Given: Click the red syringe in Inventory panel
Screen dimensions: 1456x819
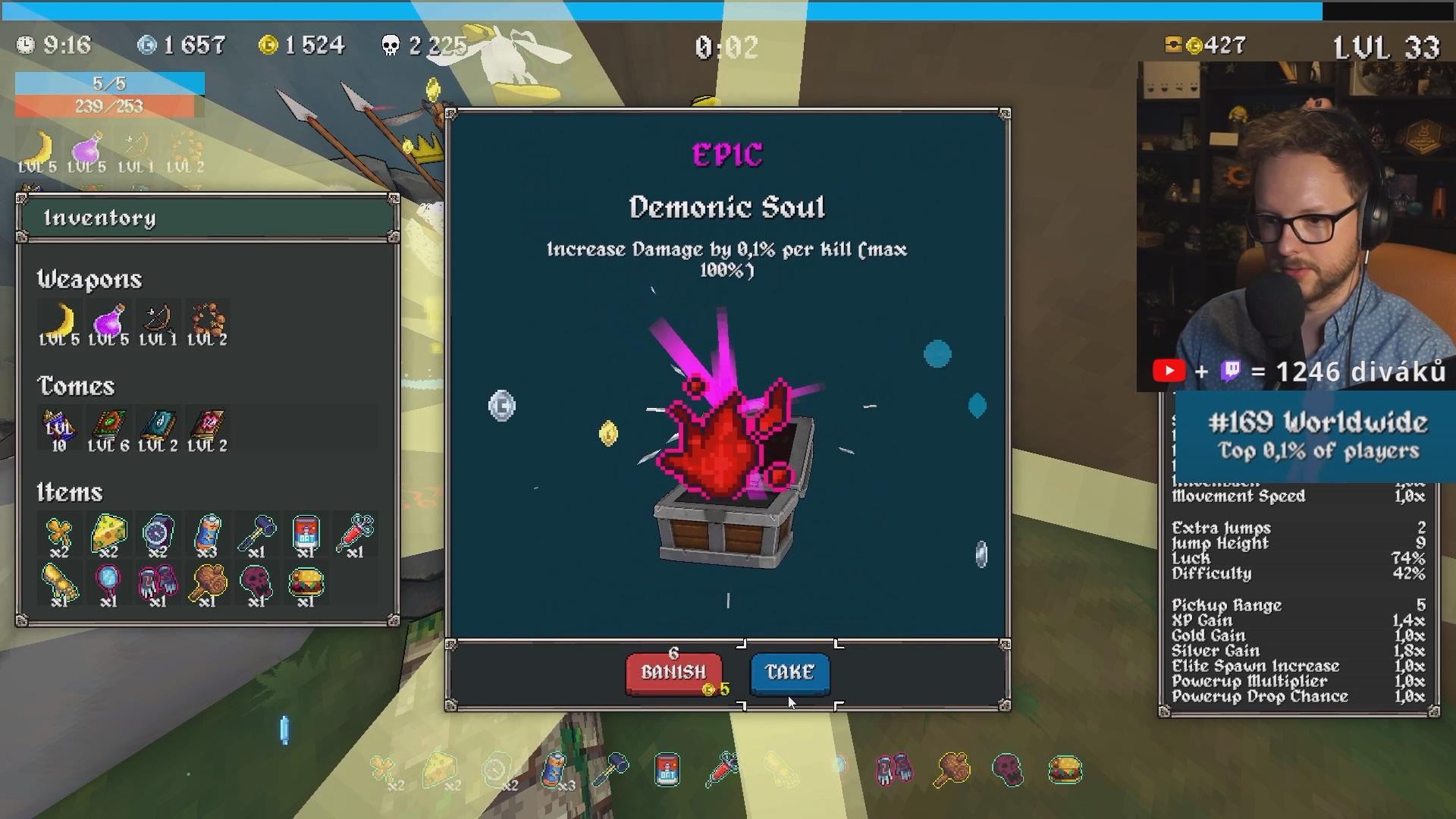Looking at the screenshot, I should coord(355,534).
